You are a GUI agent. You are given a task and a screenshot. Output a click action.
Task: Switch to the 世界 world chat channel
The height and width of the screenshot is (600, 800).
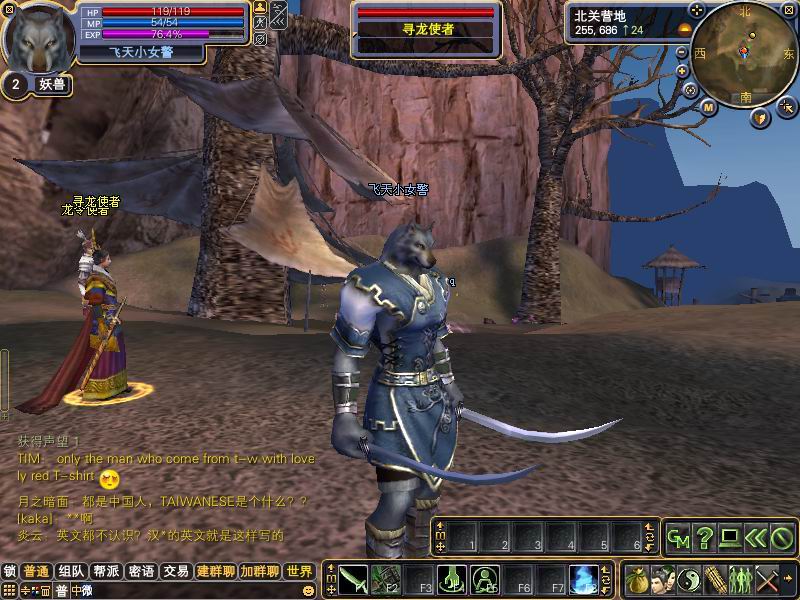click(x=299, y=572)
